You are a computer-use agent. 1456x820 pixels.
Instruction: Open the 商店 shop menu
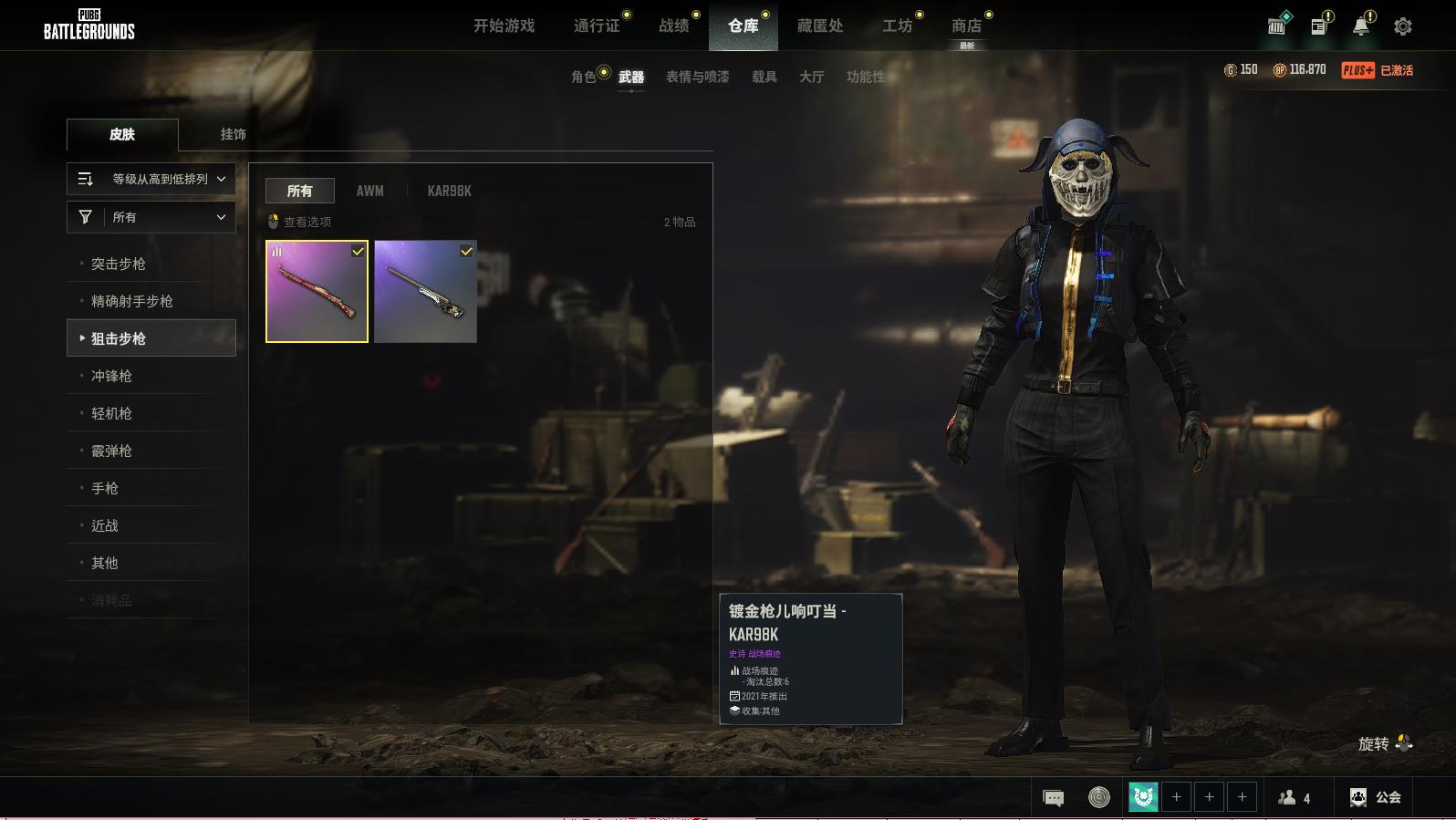967,26
